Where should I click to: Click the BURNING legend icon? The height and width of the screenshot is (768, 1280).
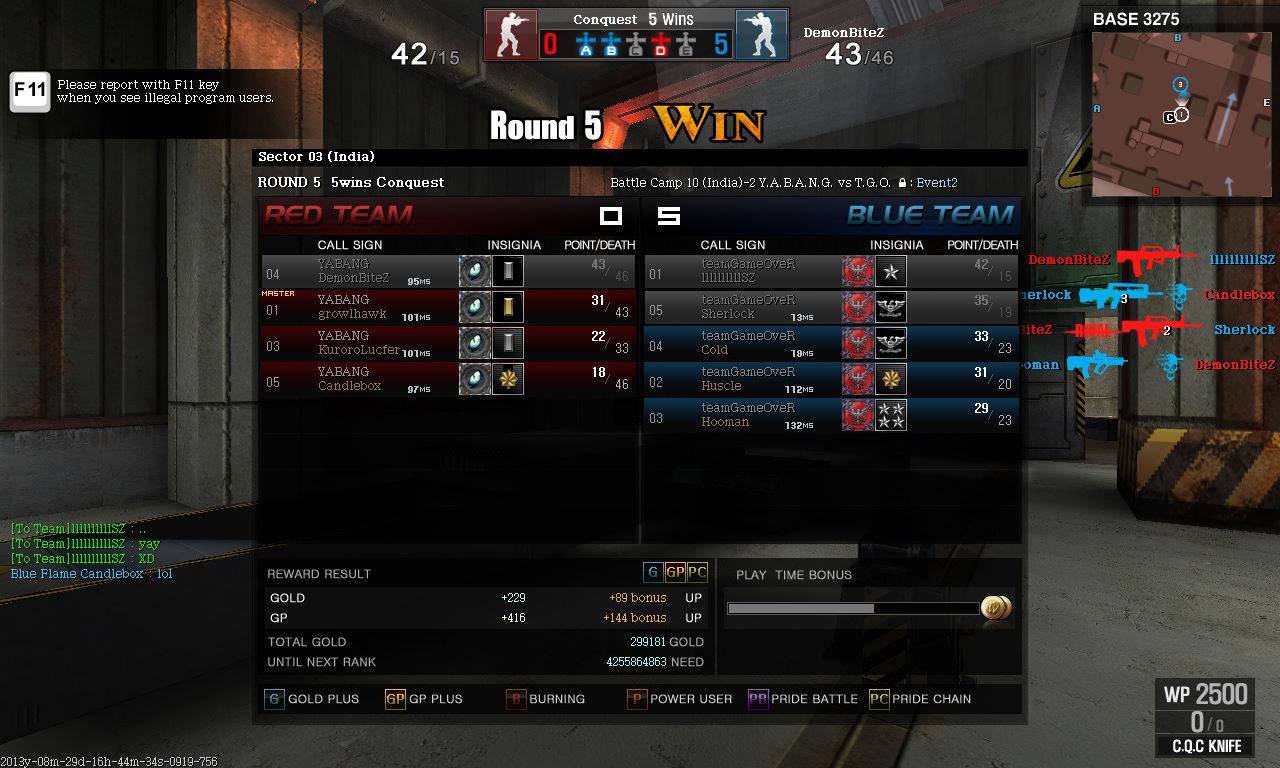(x=515, y=699)
